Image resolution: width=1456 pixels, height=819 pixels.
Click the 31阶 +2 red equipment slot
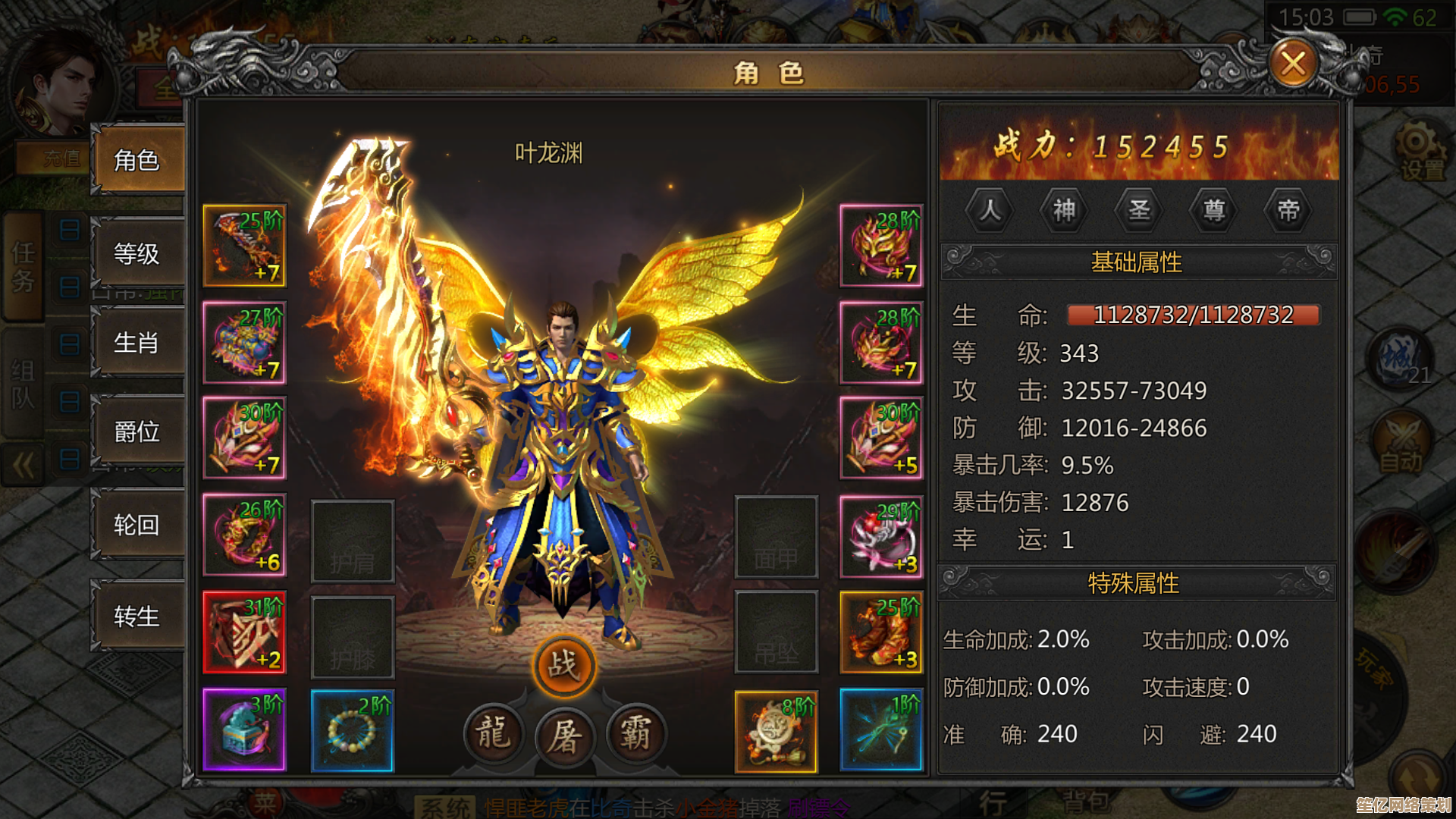tap(244, 632)
